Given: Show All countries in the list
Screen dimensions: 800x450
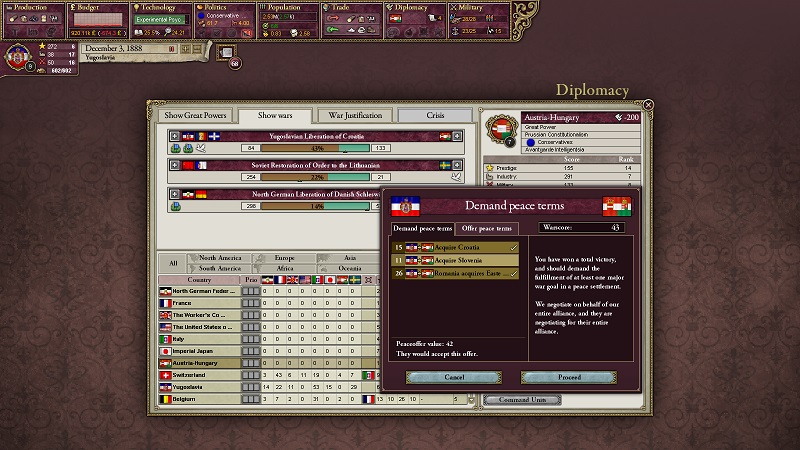Looking at the screenshot, I should (x=173, y=263).
